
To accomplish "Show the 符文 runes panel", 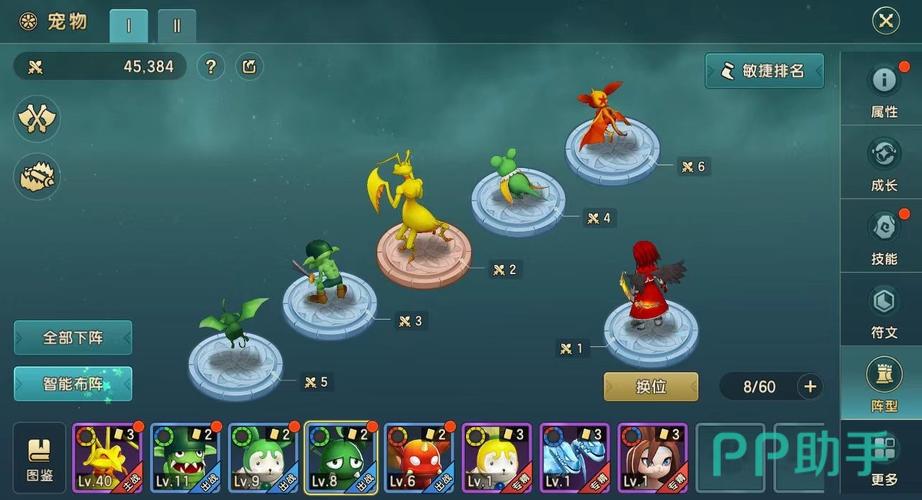I will pyautogui.click(x=883, y=310).
